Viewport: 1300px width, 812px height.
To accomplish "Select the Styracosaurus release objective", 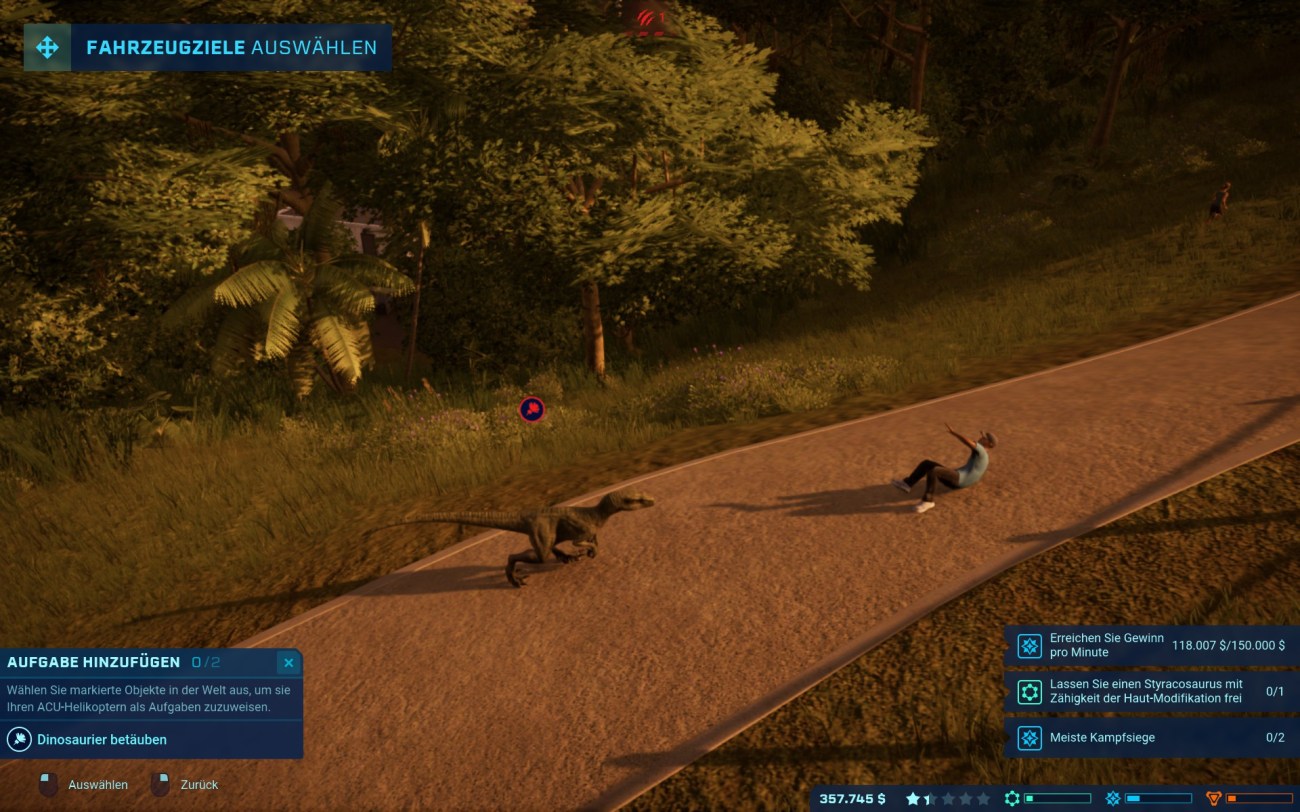I will [x=1150, y=692].
